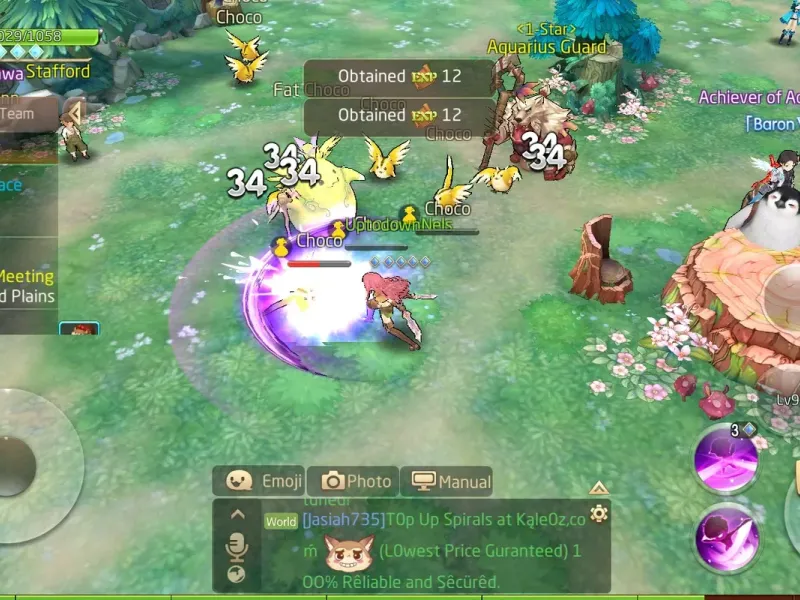The width and height of the screenshot is (800, 600).
Task: Tap the virtual movement joystick
Action: click(x=20, y=465)
